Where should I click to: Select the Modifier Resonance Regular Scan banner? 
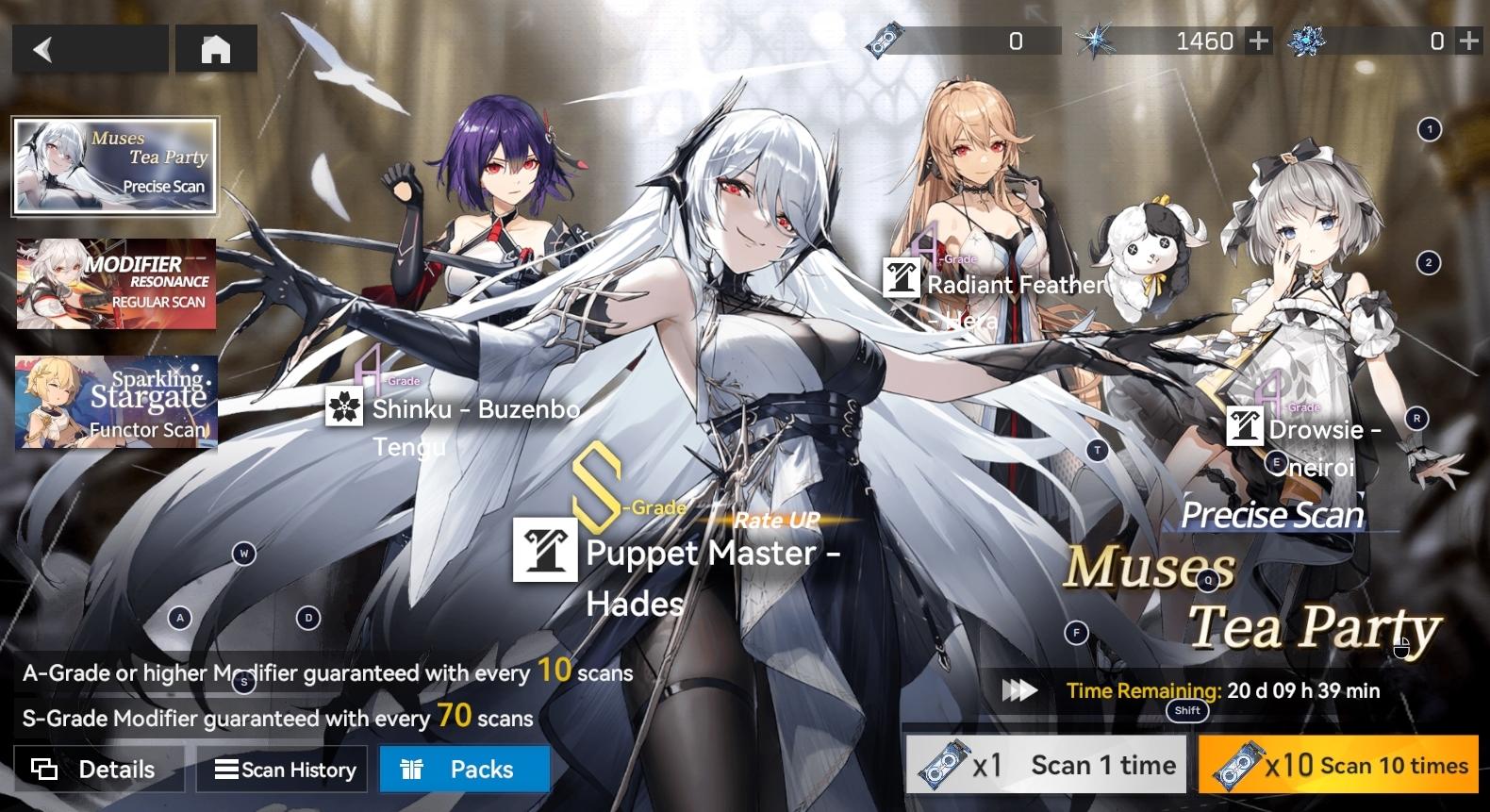[116, 282]
